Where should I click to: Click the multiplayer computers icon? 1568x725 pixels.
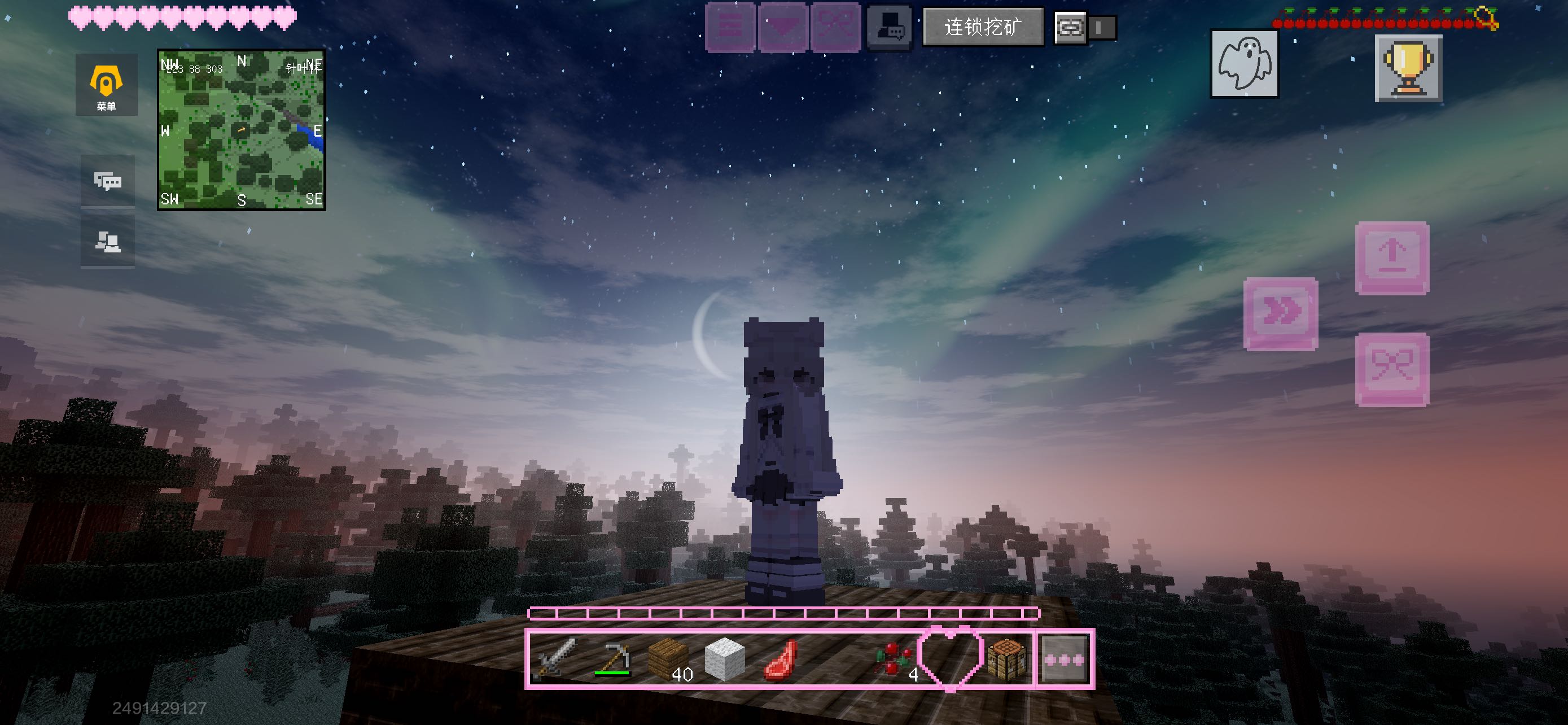coord(108,242)
